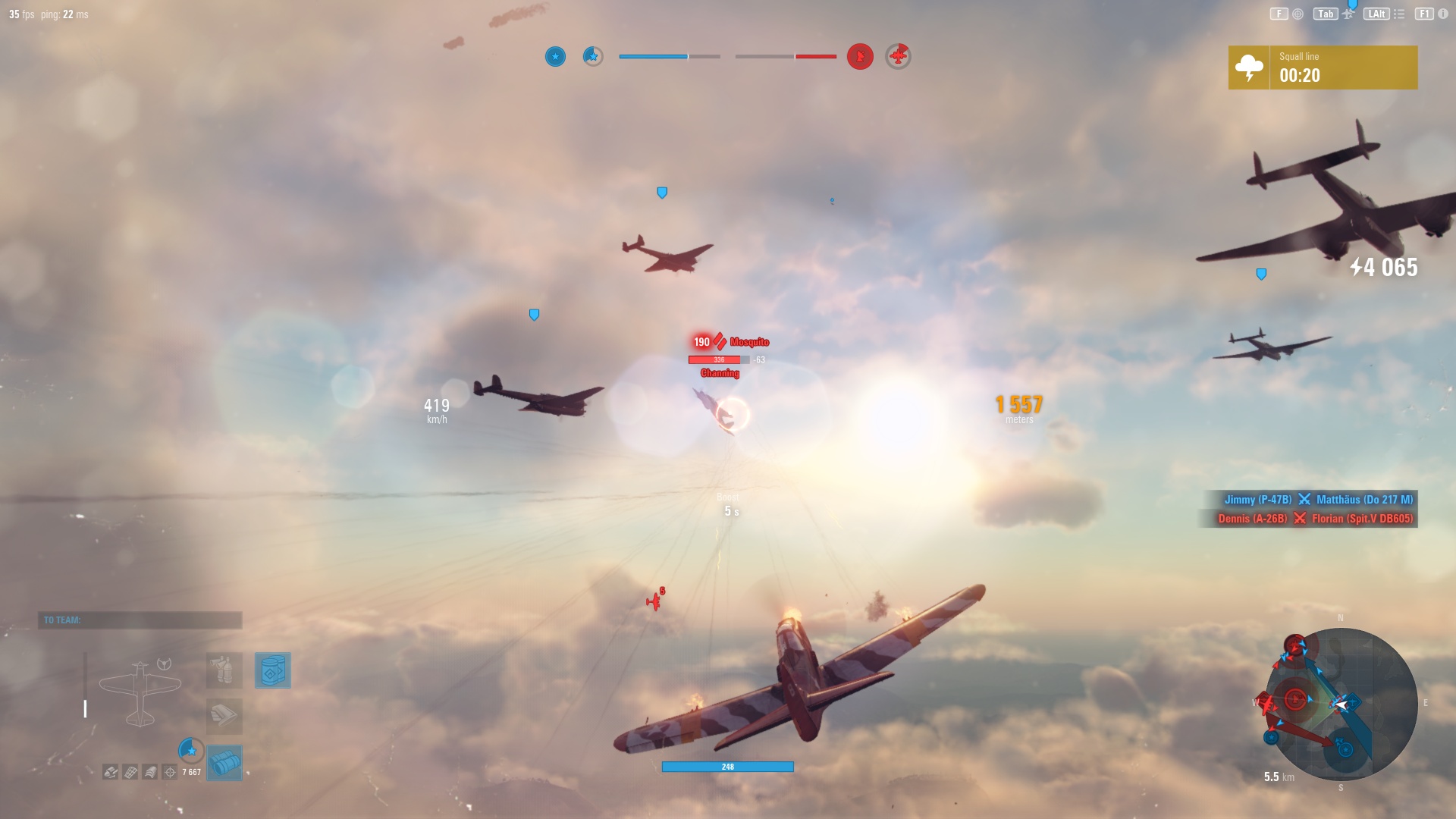Select the crosshair targeting icon beside the F key

[x=1298, y=14]
